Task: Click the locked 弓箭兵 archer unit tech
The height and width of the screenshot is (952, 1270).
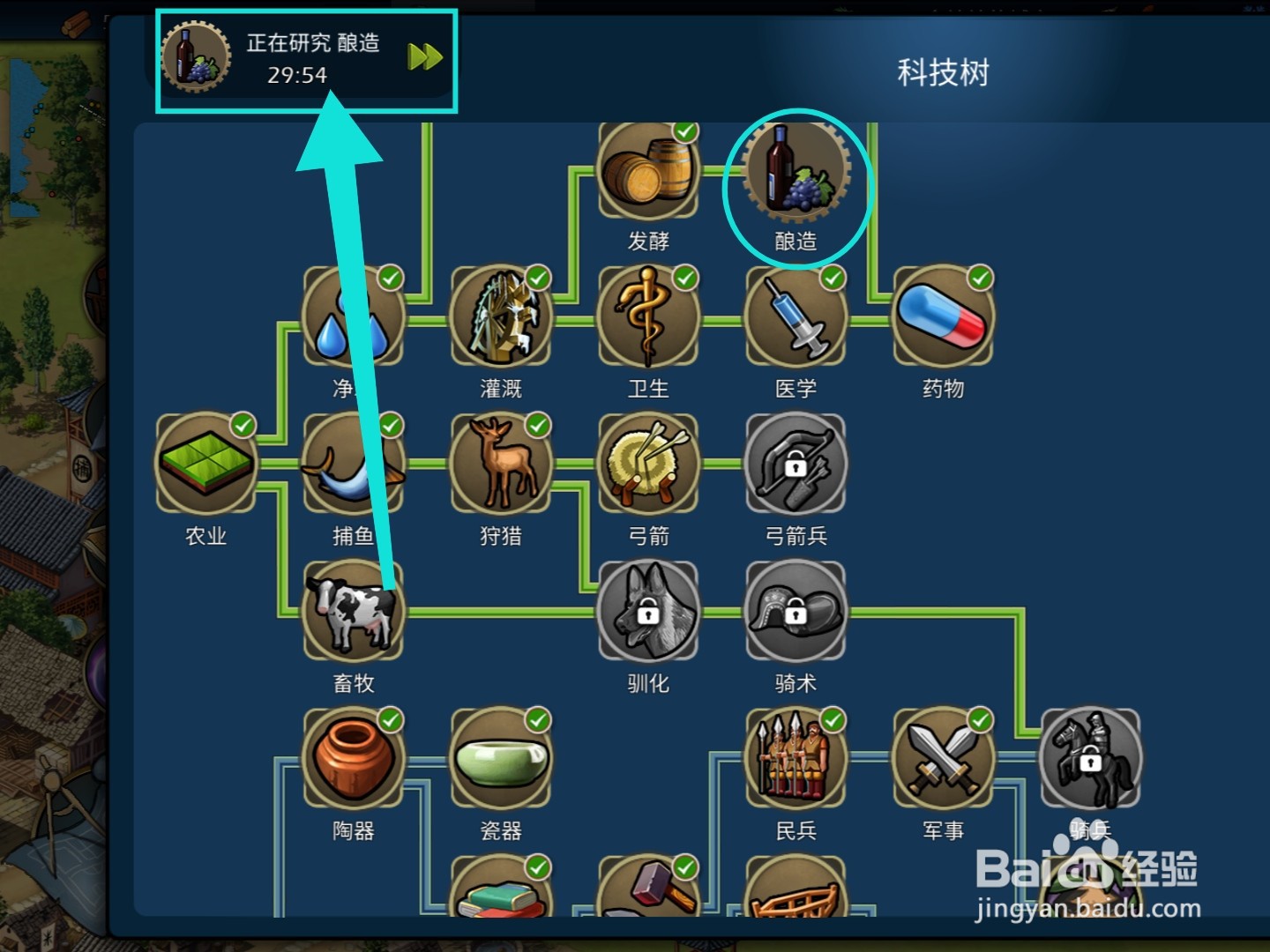Action: (x=796, y=465)
